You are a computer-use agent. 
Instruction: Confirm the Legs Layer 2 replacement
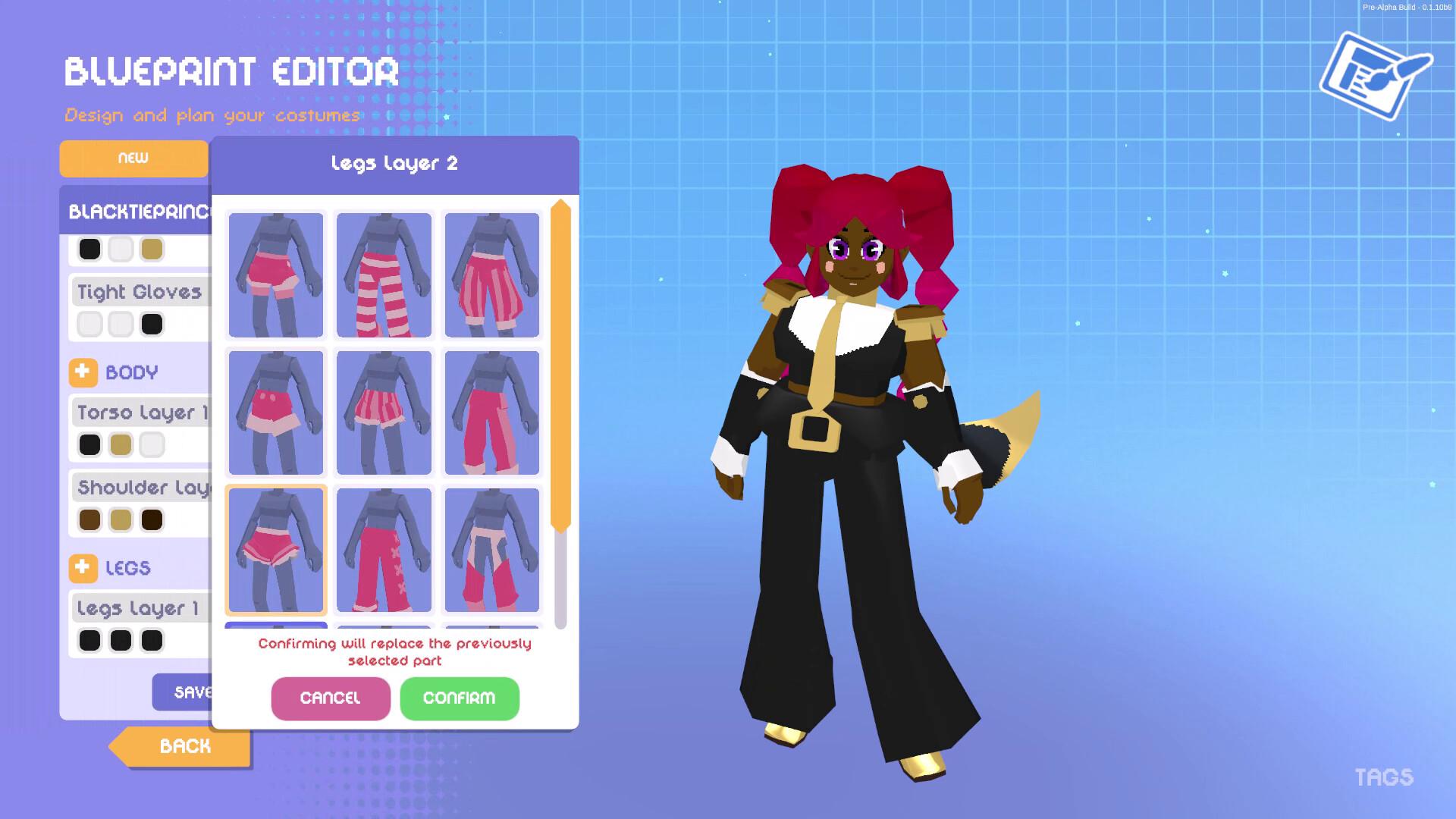460,698
